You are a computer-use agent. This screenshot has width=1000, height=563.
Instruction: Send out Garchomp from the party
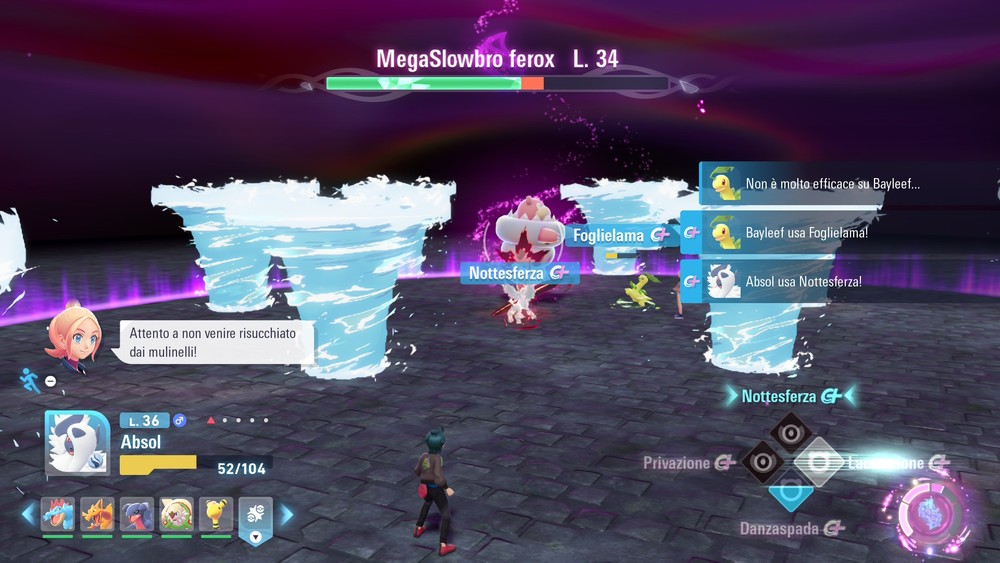(137, 515)
